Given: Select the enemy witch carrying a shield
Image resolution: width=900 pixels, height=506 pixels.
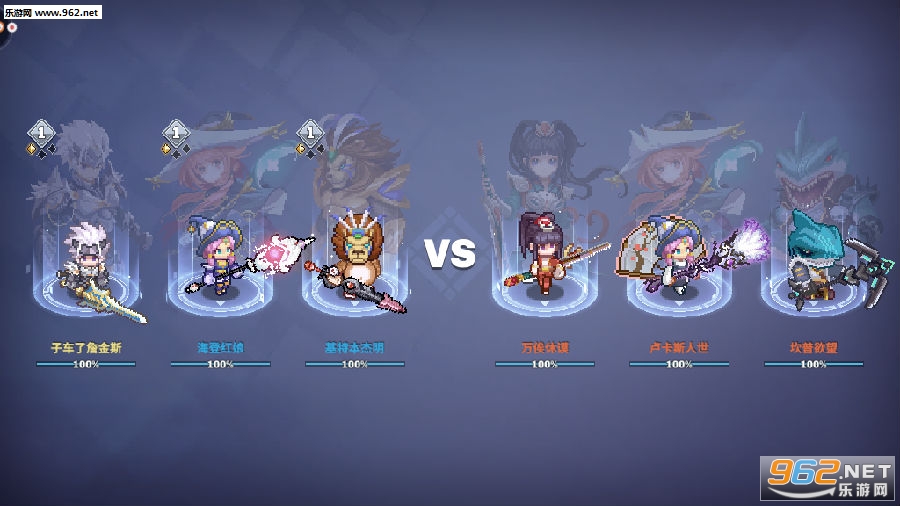Looking at the screenshot, I should pyautogui.click(x=670, y=258).
